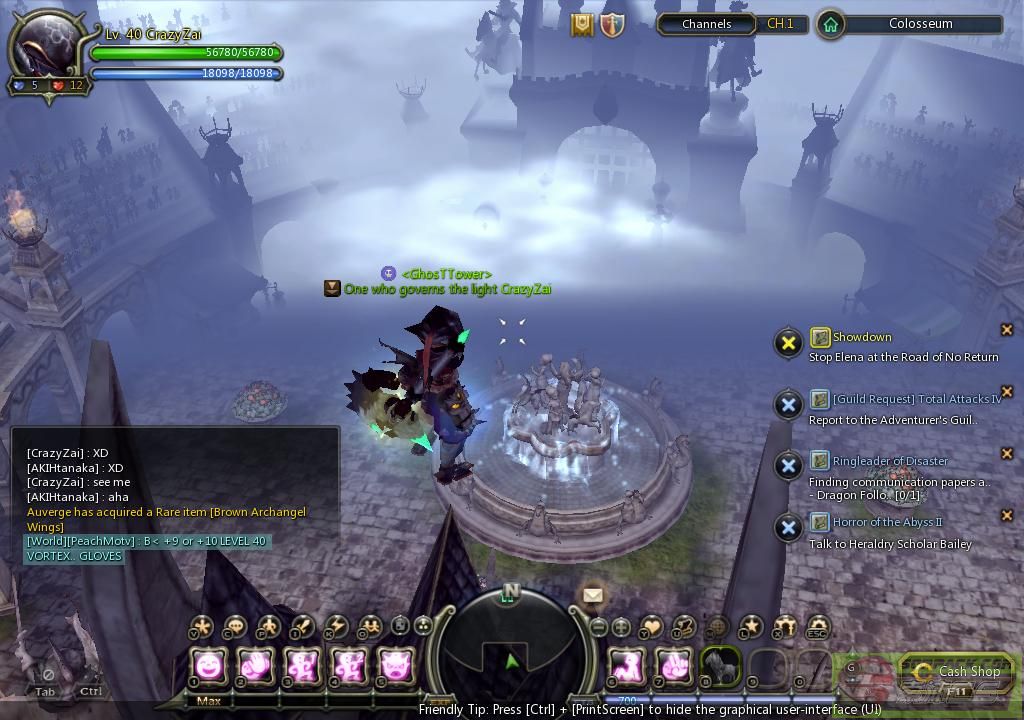This screenshot has width=1024, height=720.
Task: Remove Showdown quest with its orange X
Action: [1007, 330]
